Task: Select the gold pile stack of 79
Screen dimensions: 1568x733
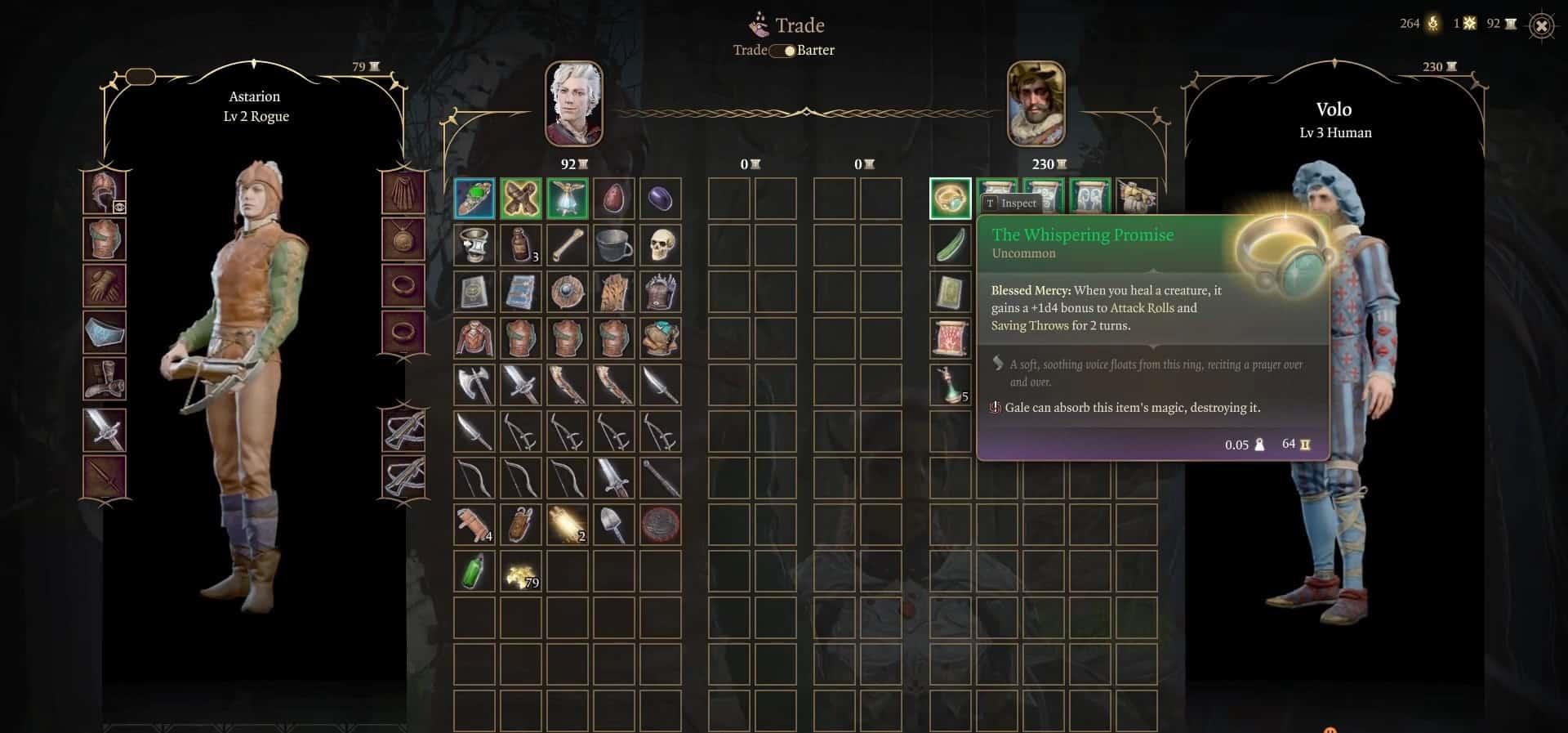Action: tap(521, 572)
